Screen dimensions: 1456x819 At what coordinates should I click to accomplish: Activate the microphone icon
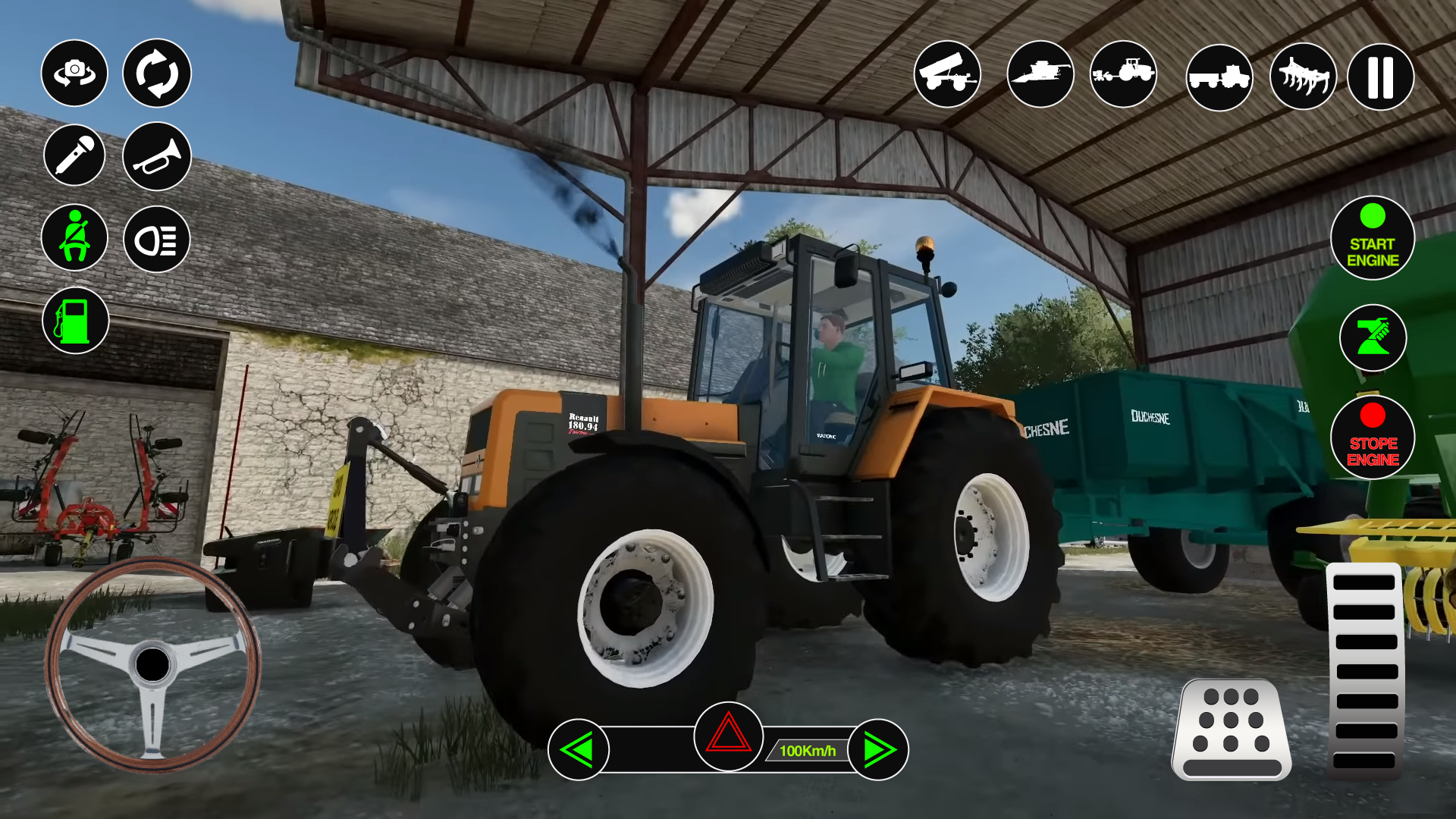coord(74,155)
